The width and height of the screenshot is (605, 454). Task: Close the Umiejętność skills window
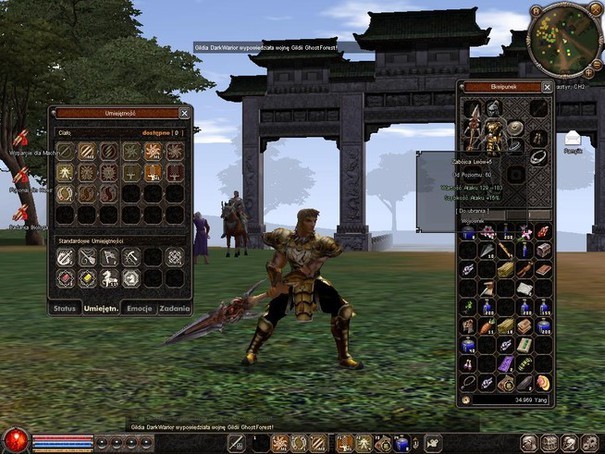185,113
